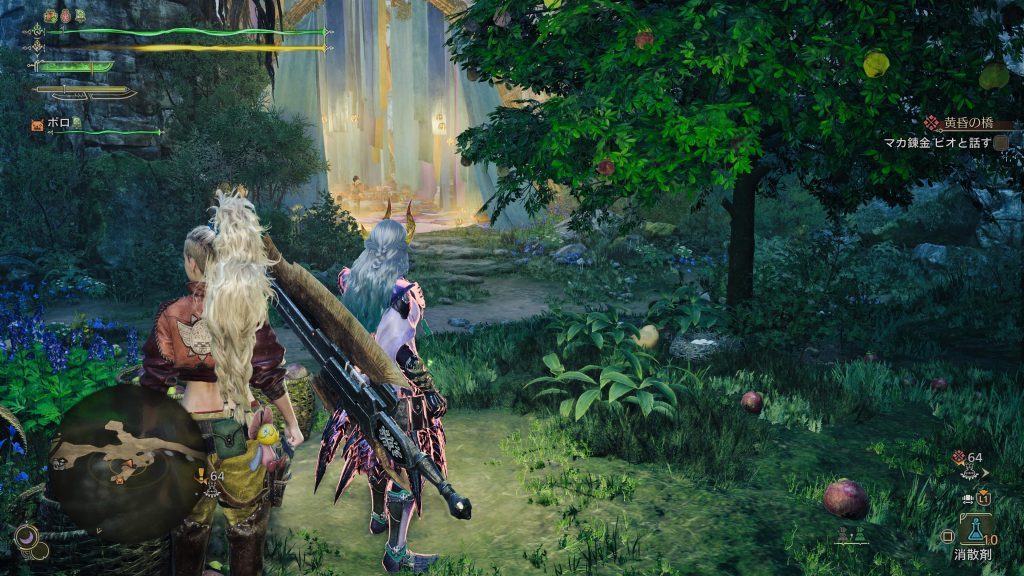Image resolution: width=1024 pixels, height=576 pixels.
Task: Click the red status buff icon
Action: pyautogui.click(x=65, y=16)
